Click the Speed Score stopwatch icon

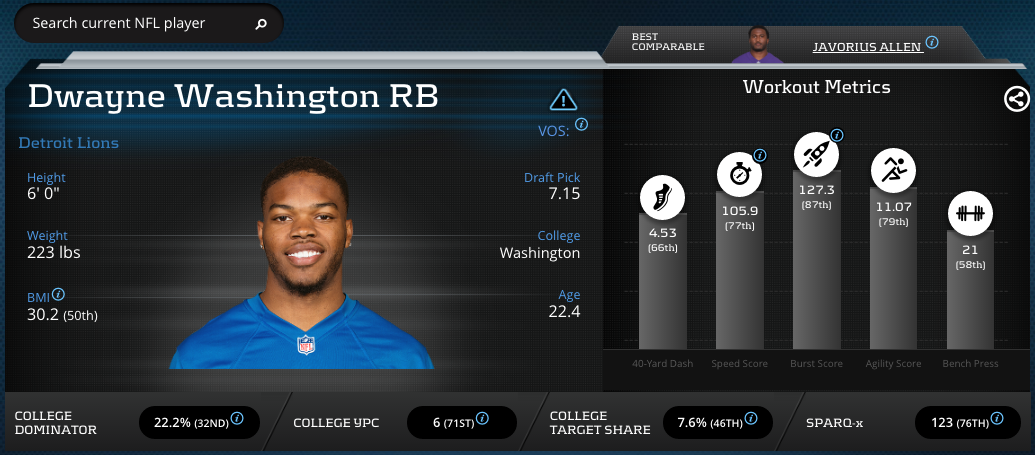pos(739,173)
